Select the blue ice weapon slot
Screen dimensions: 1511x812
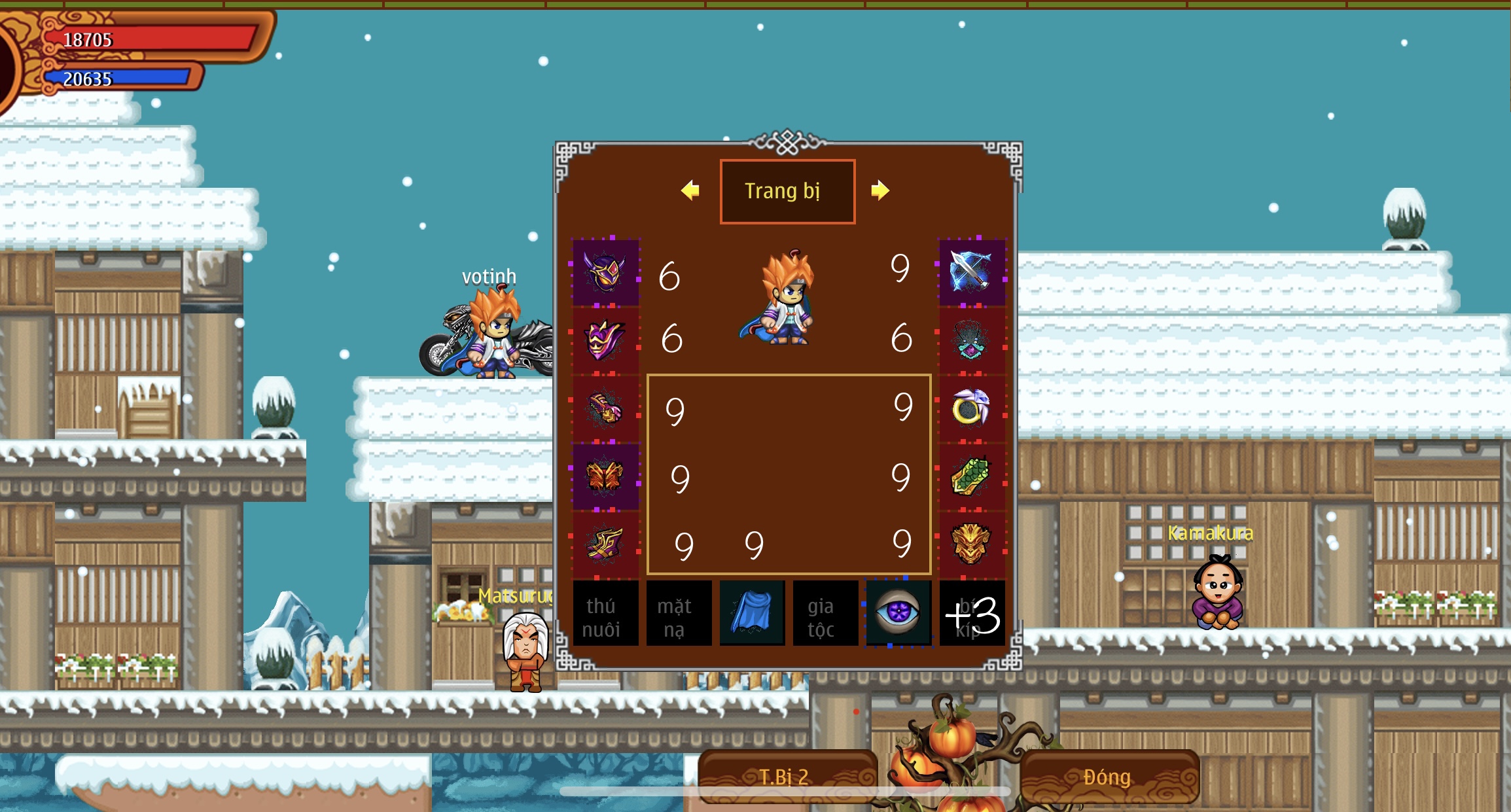971,272
